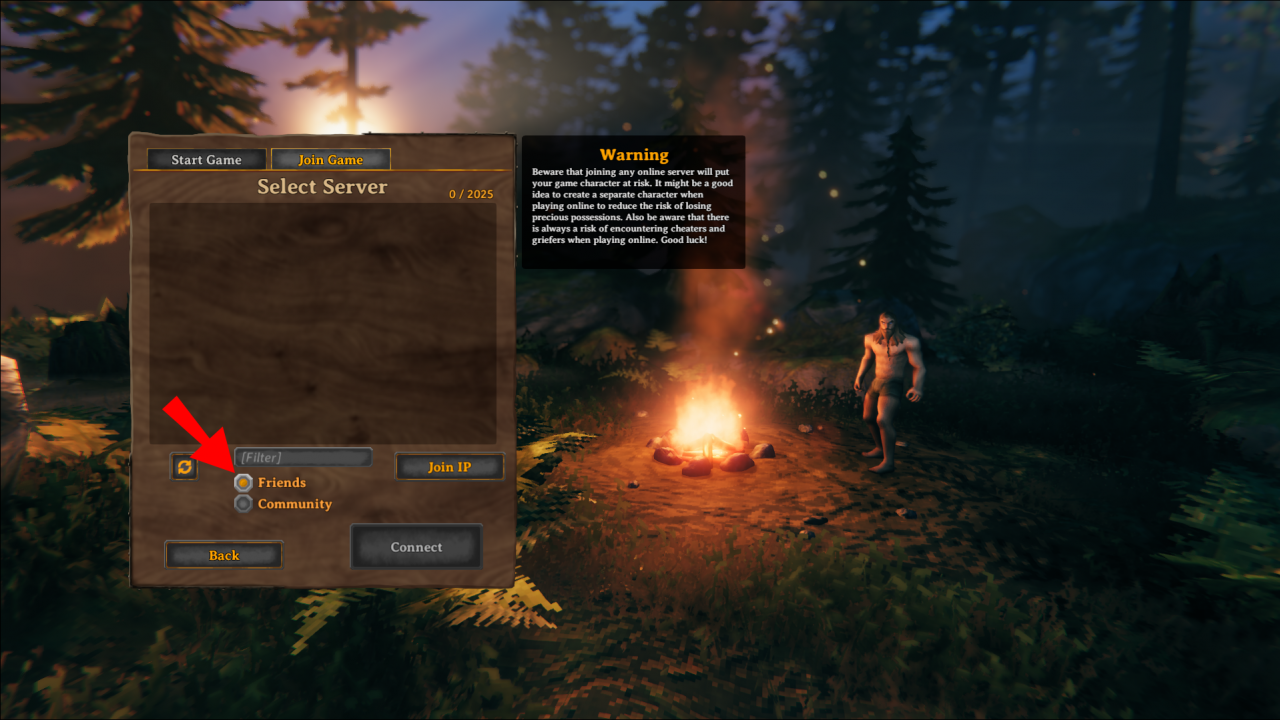Select the Community server filter

[x=243, y=503]
